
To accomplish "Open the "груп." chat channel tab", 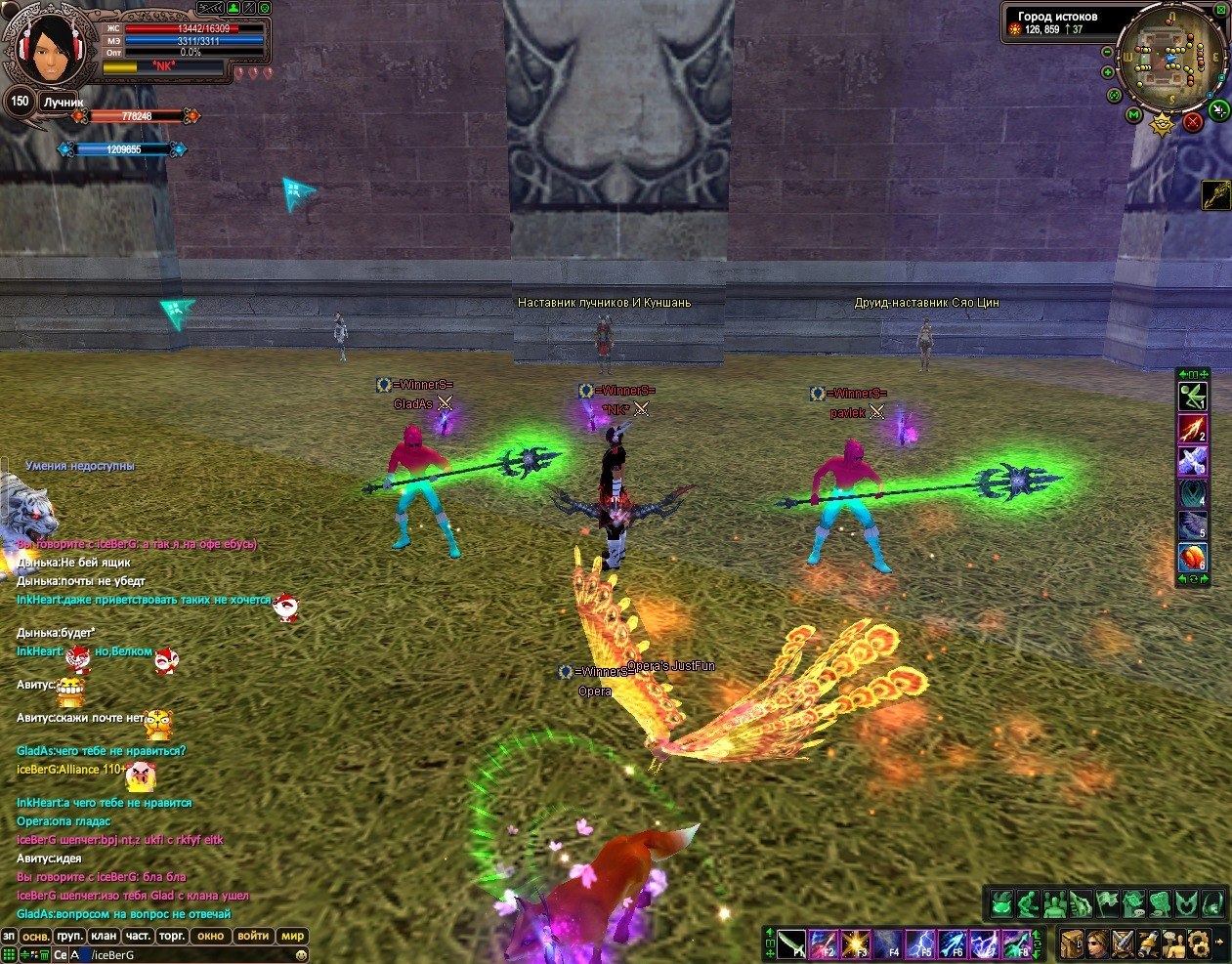I will tap(69, 936).
